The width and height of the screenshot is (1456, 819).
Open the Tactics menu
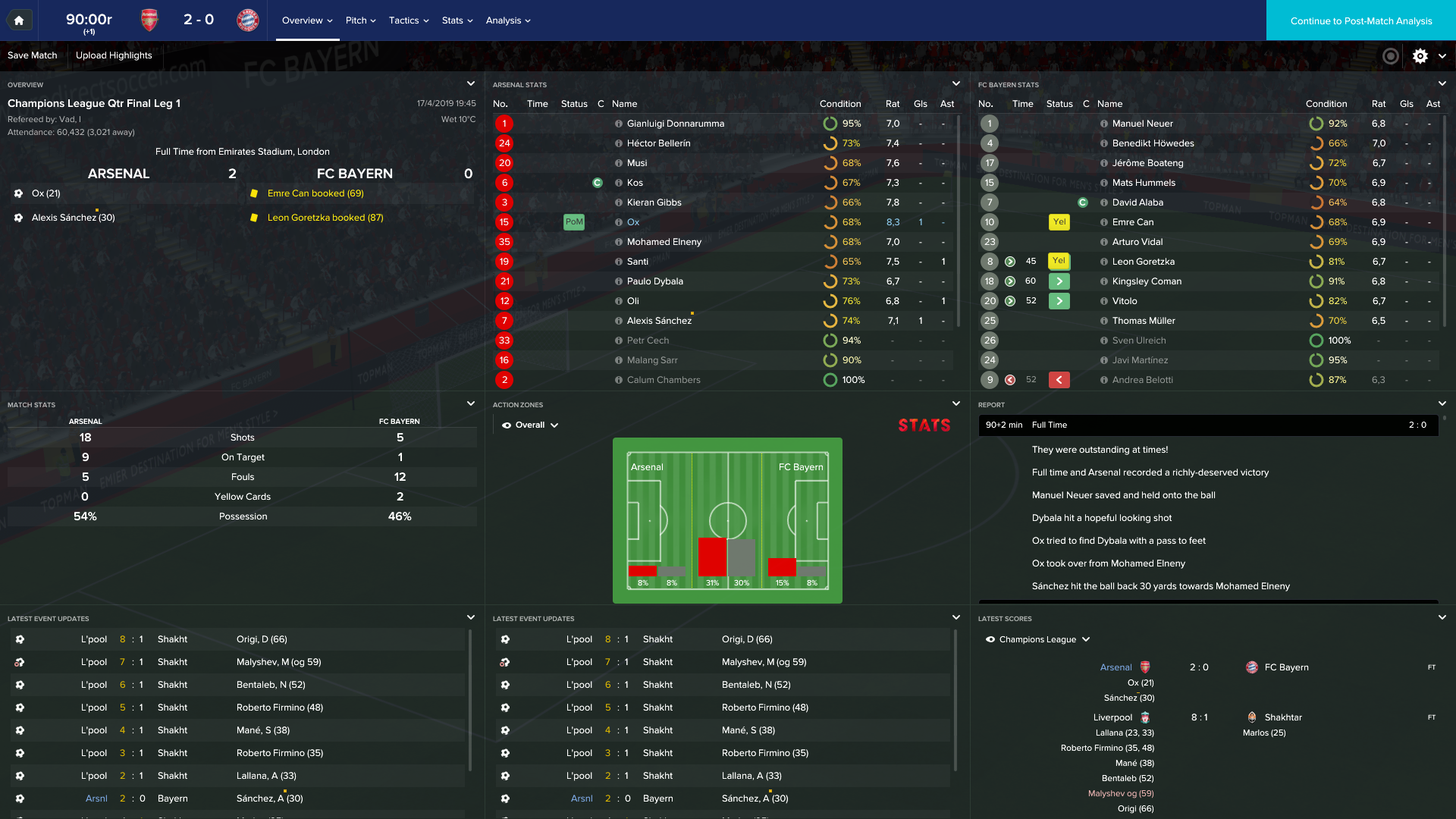tap(409, 20)
